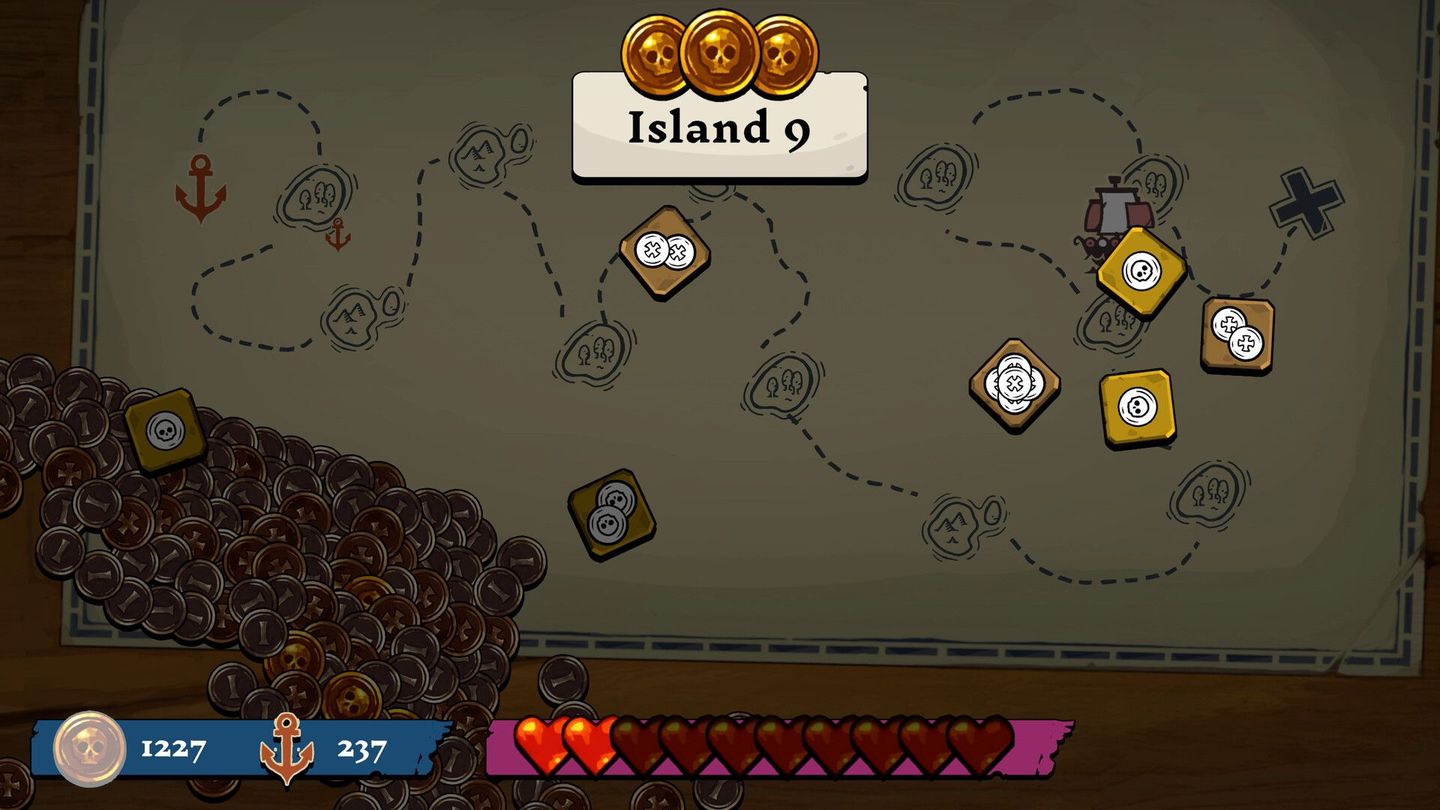Image resolution: width=1440 pixels, height=810 pixels.
Task: Open the dark node with two skull dice
Action: click(x=611, y=515)
